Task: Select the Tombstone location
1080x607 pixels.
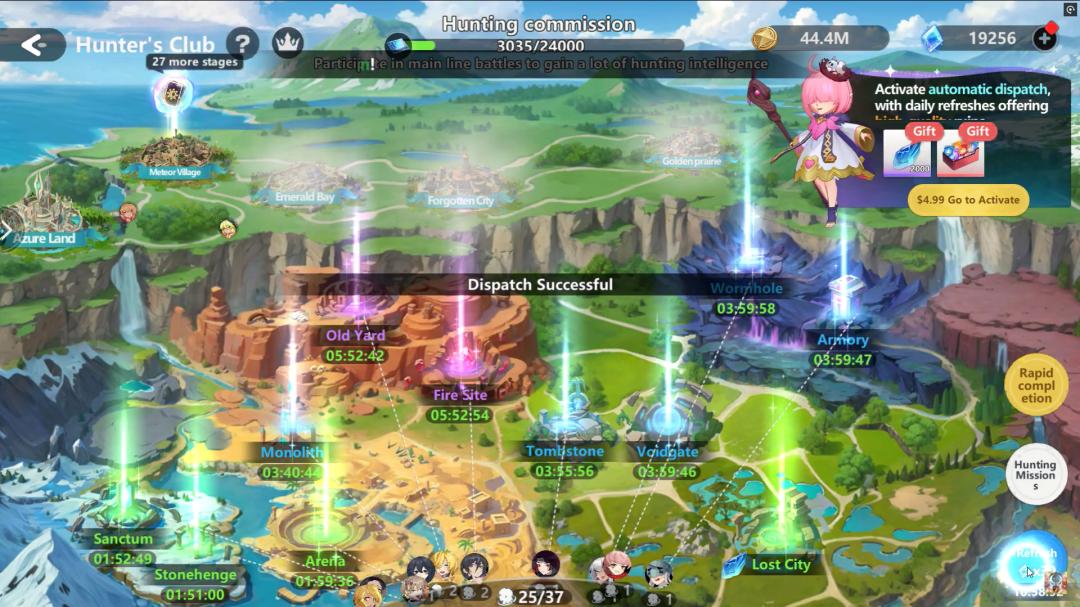Action: (x=564, y=451)
